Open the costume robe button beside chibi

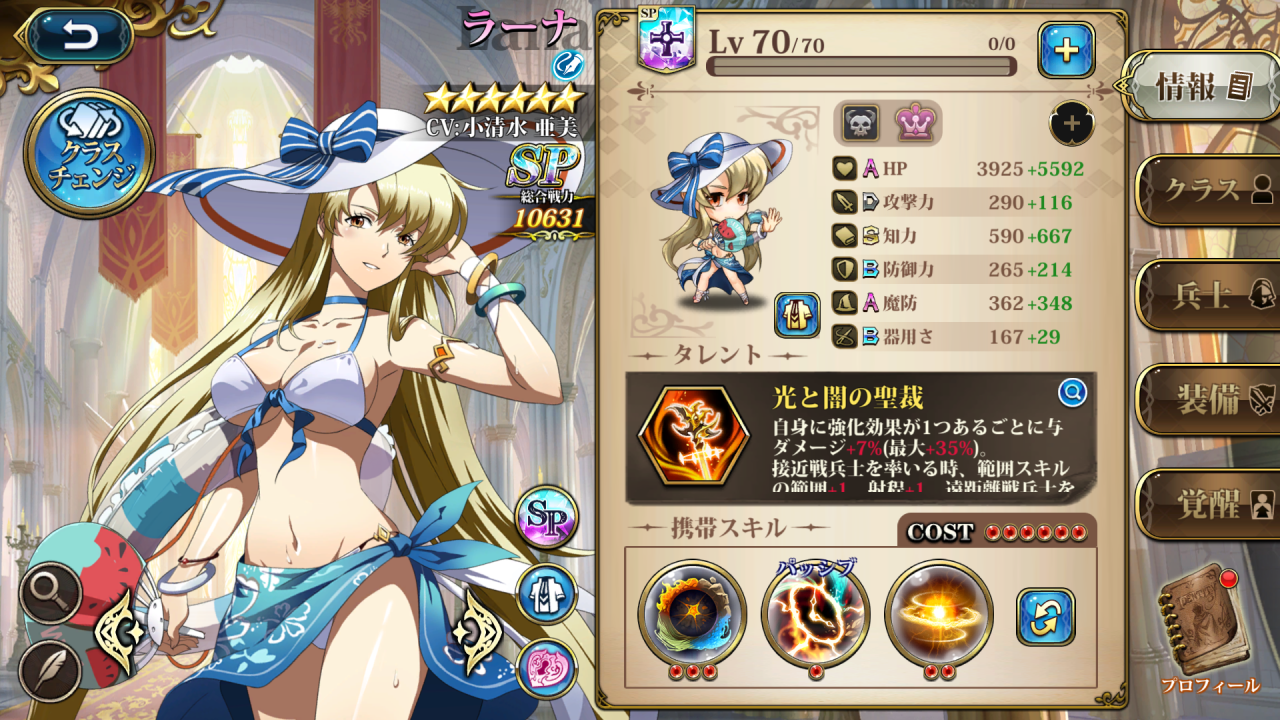click(795, 316)
